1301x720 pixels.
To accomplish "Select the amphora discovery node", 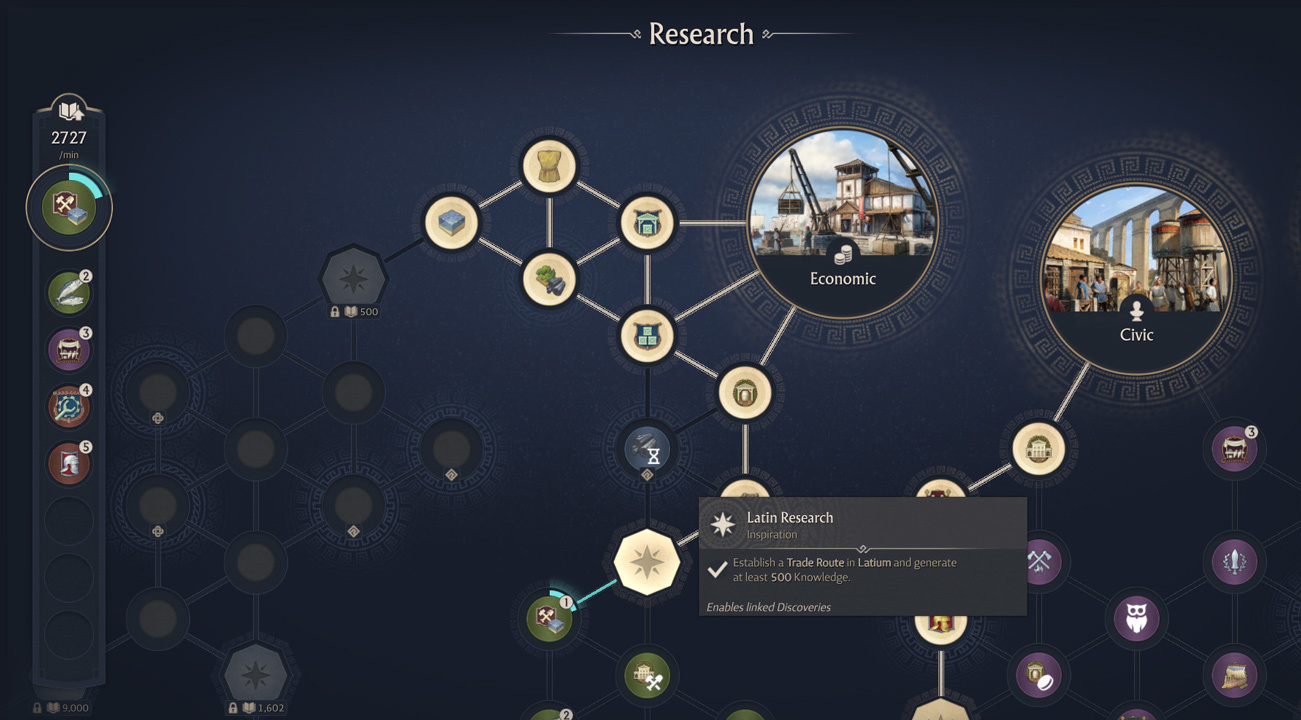I will coord(743,393).
